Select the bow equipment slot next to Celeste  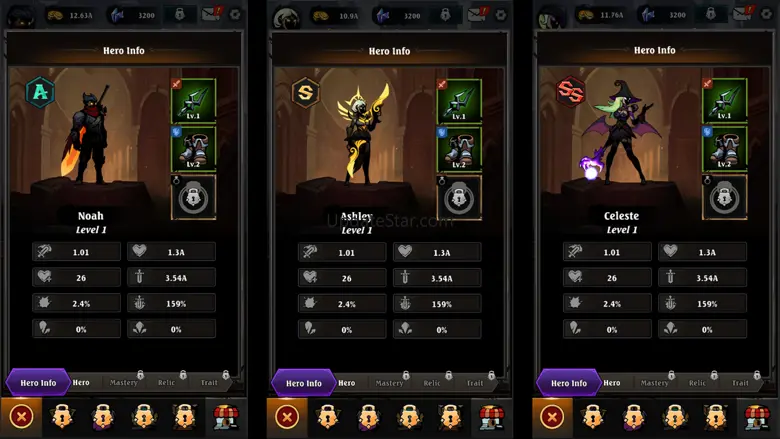(724, 100)
